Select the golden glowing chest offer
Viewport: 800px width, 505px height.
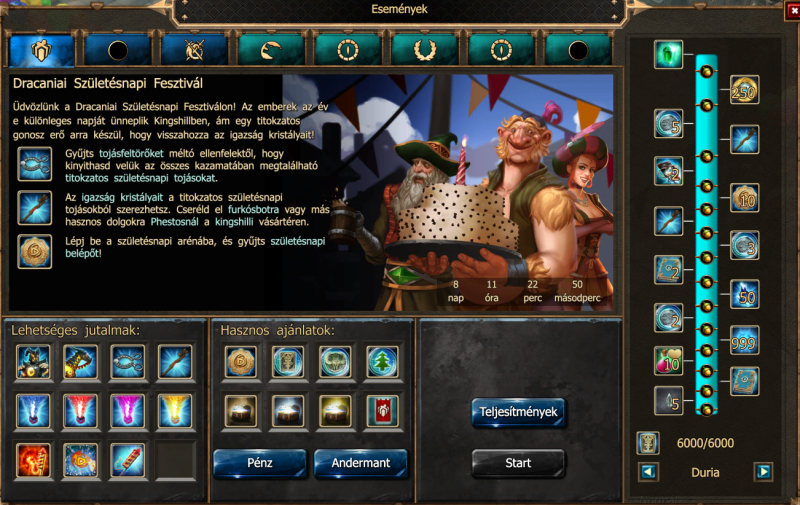pyautogui.click(x=336, y=410)
